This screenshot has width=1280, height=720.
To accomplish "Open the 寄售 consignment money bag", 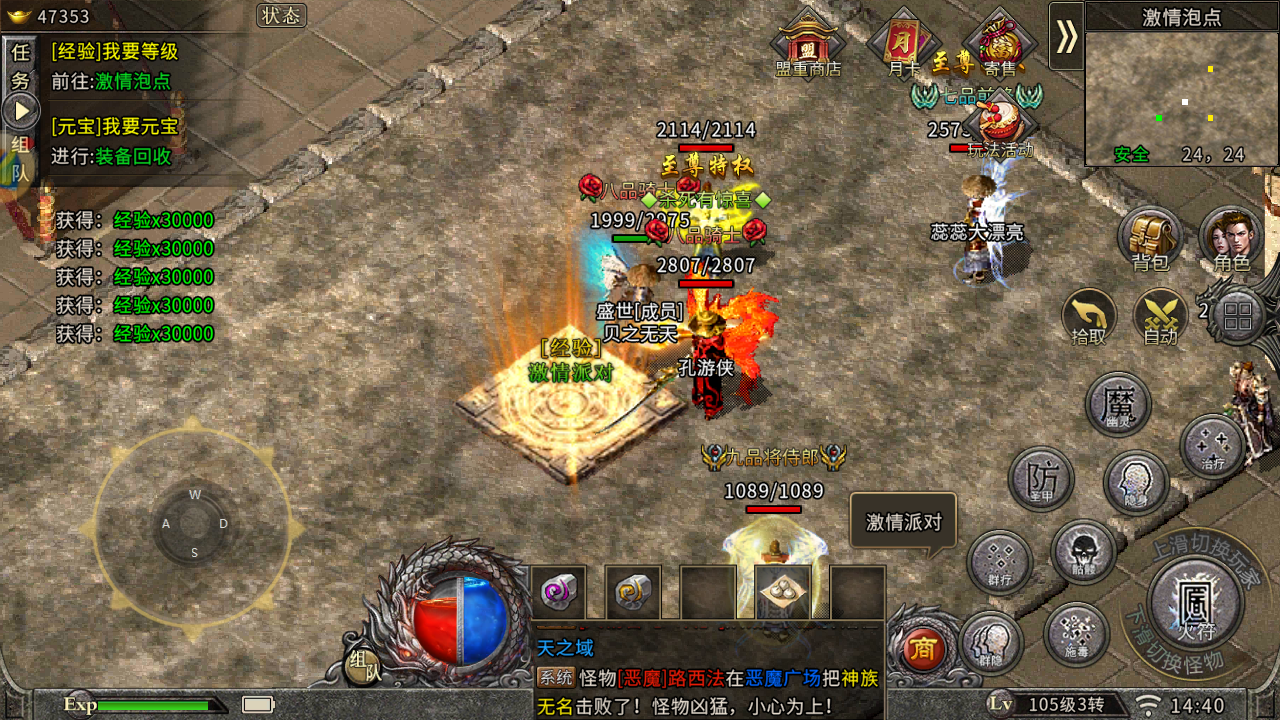I will pos(999,43).
